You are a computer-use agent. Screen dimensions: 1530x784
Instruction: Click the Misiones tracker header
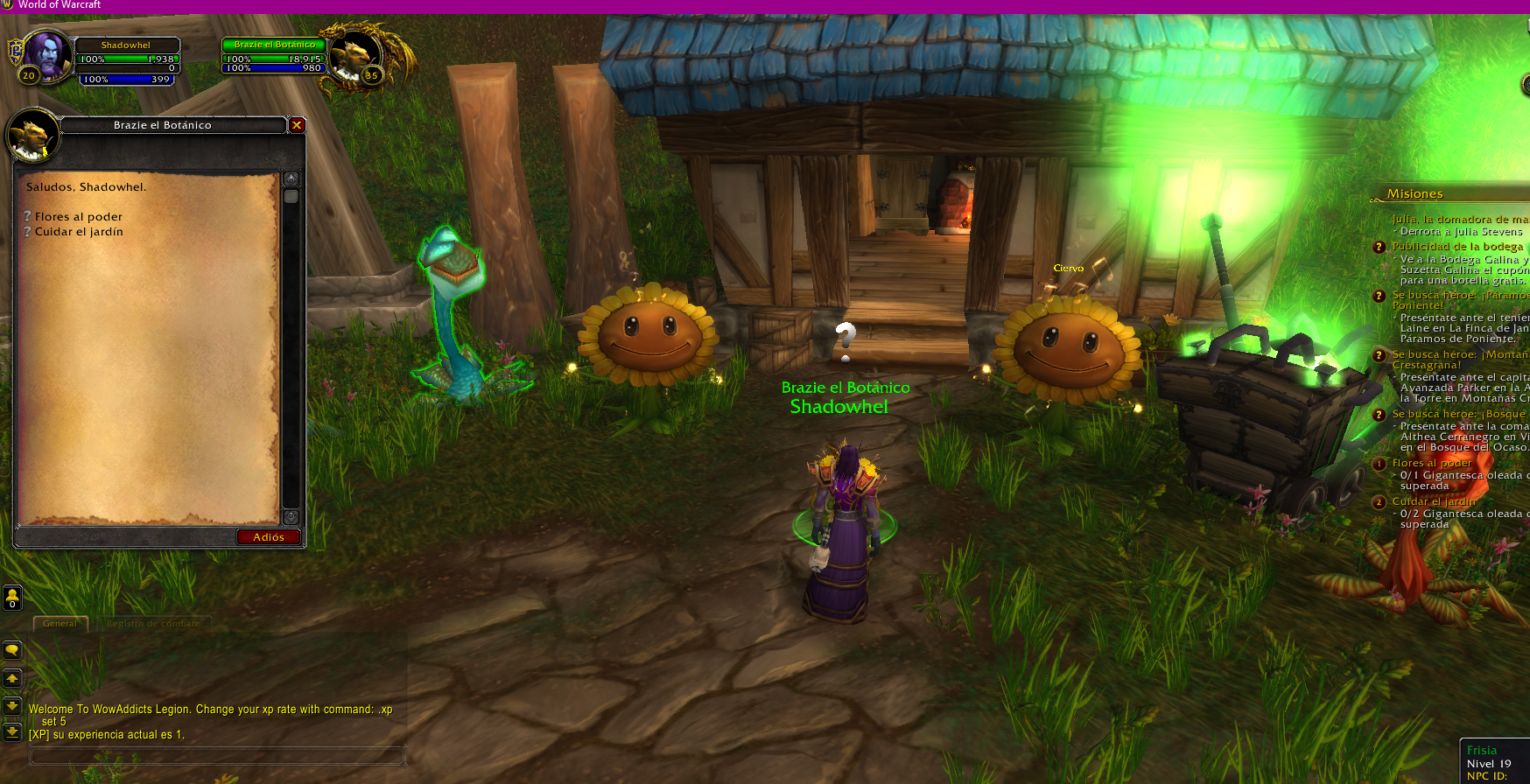(x=1414, y=194)
